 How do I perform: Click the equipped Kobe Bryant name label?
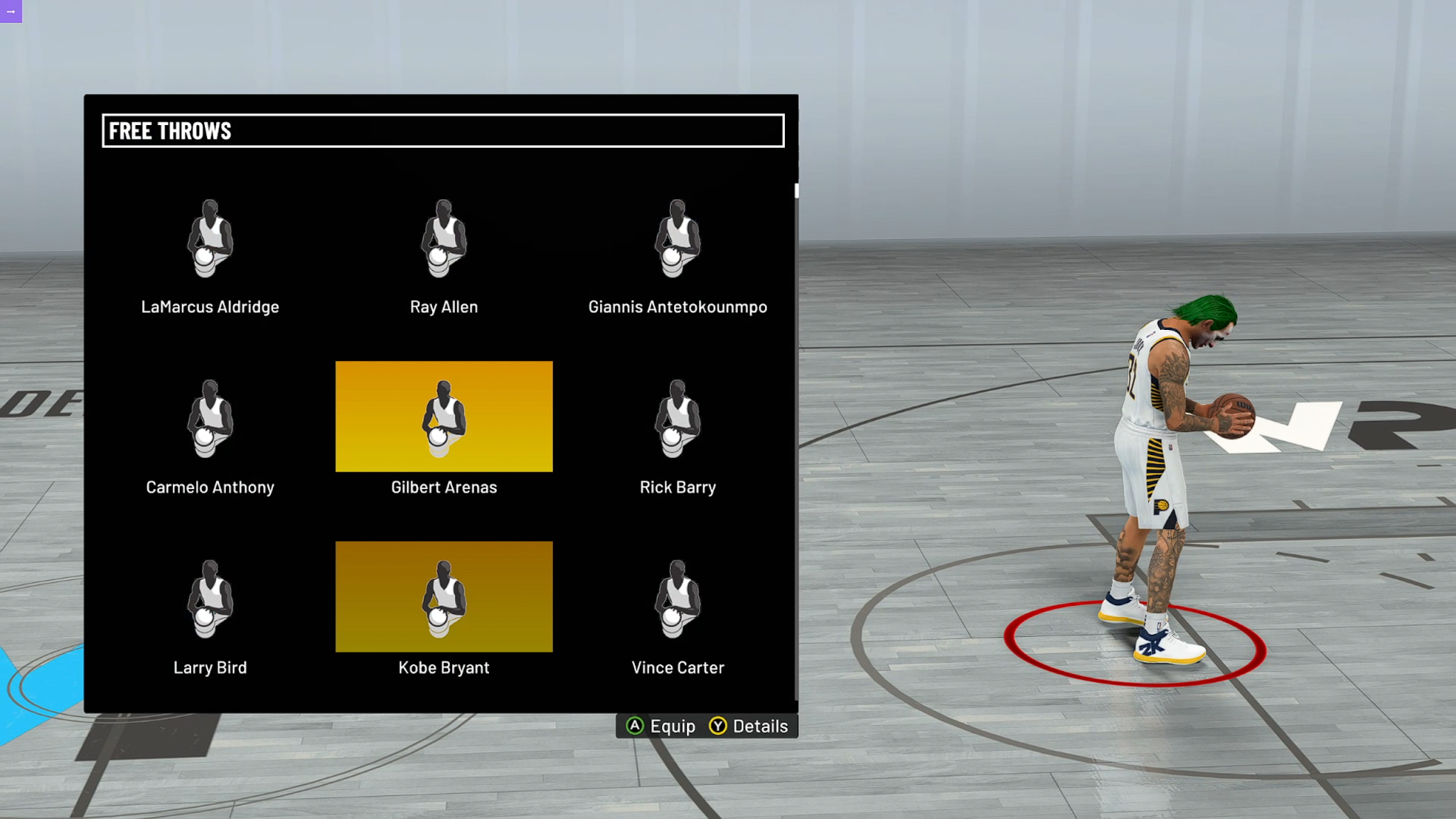[x=443, y=667]
